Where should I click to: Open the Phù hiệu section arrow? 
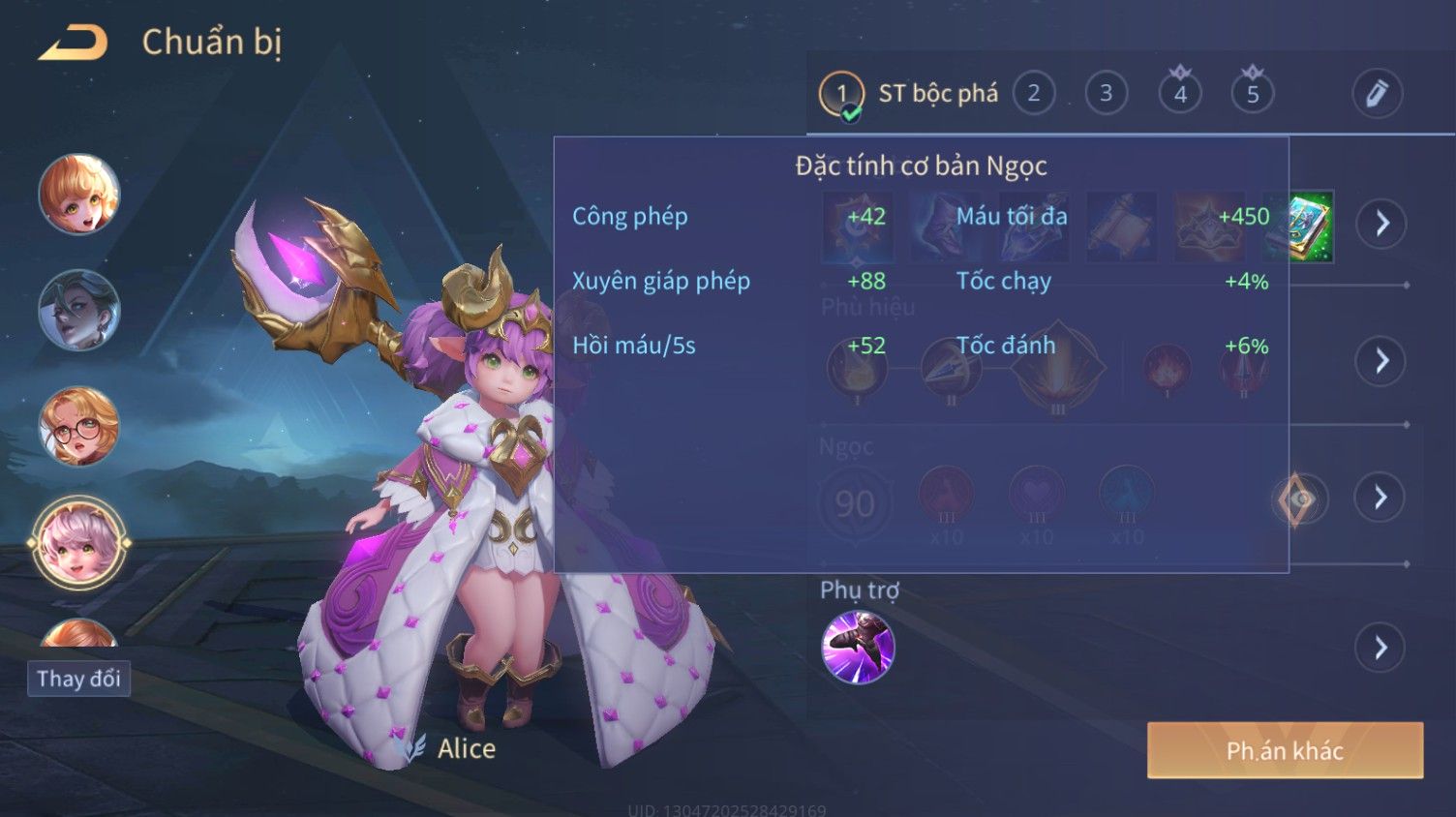[x=1380, y=361]
